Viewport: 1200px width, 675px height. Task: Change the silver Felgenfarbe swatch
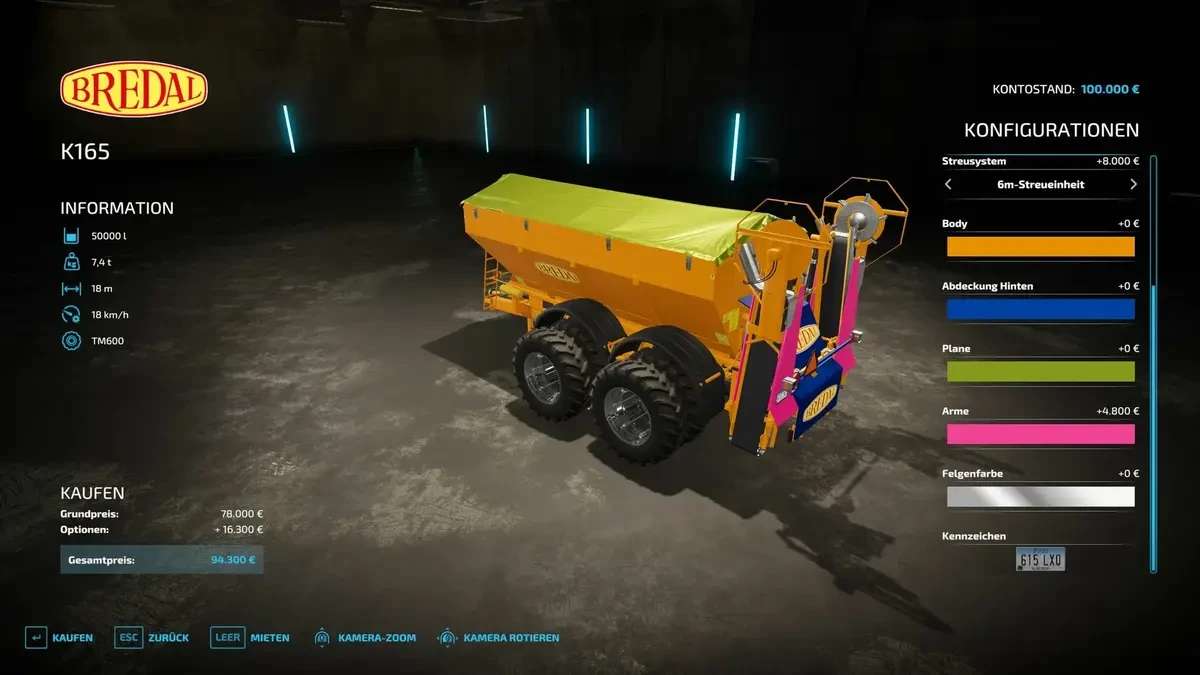coord(1040,497)
